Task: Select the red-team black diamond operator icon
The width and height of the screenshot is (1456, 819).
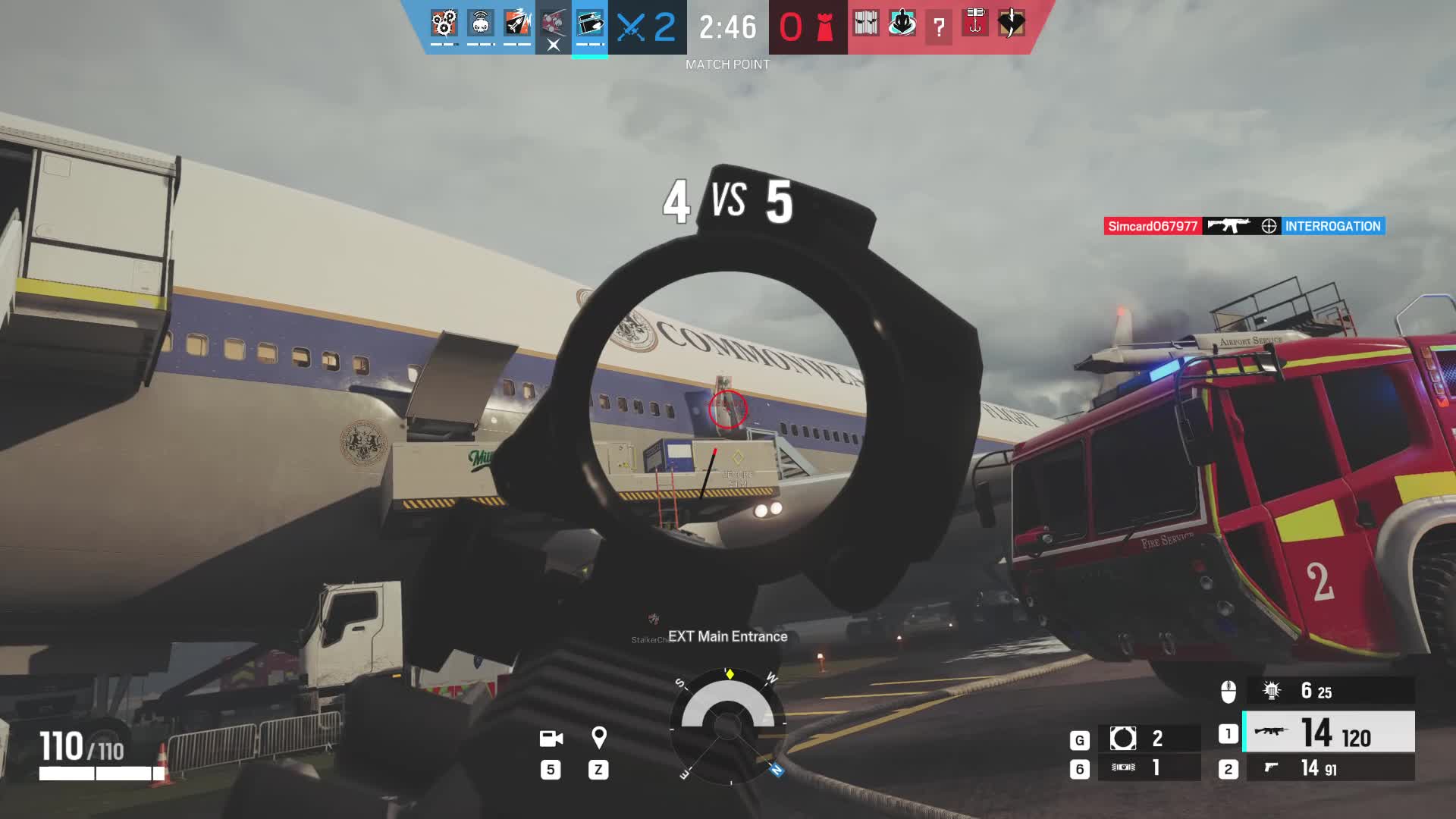Action: [x=1011, y=24]
